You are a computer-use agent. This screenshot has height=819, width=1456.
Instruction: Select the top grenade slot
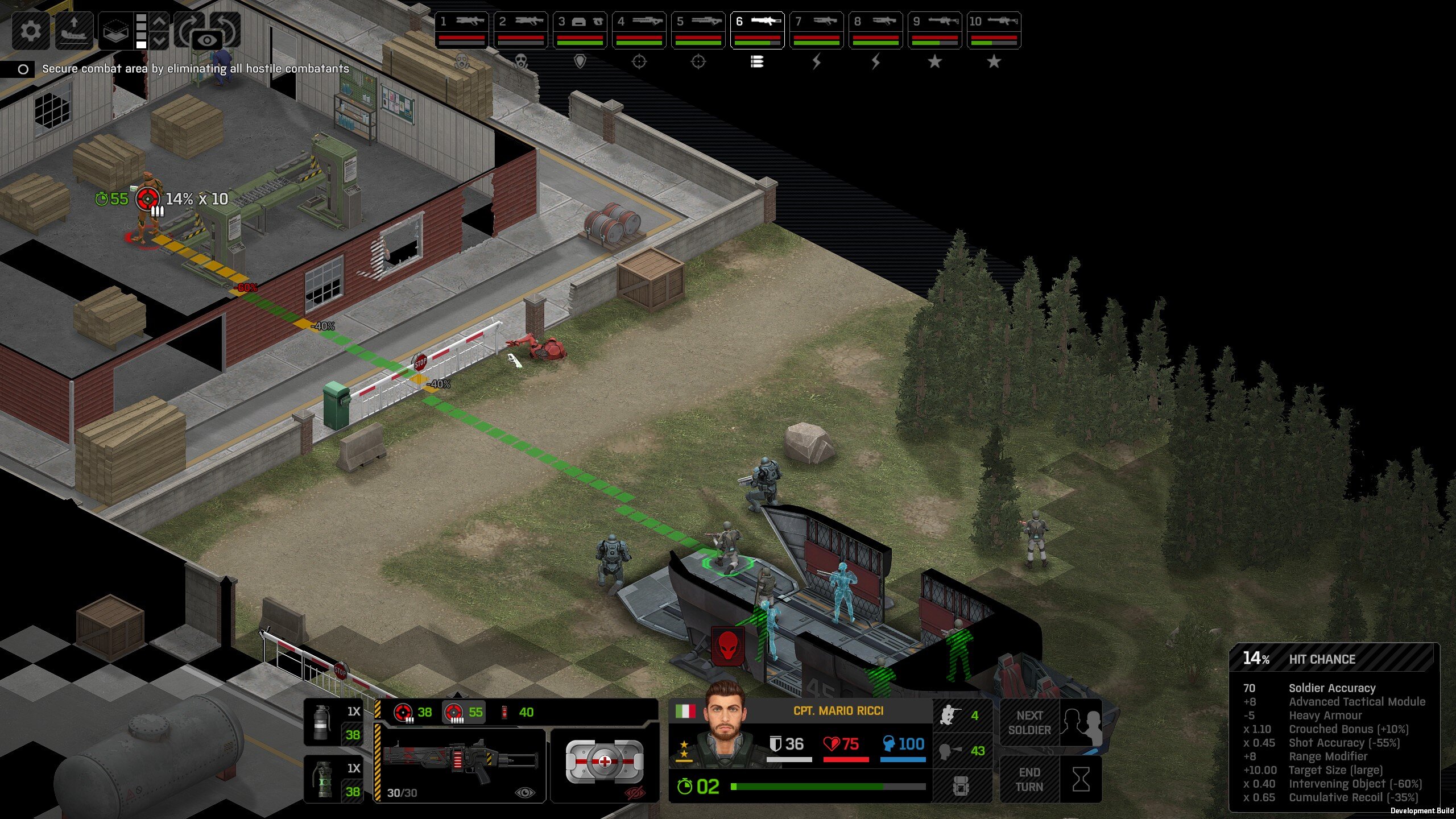[334, 722]
